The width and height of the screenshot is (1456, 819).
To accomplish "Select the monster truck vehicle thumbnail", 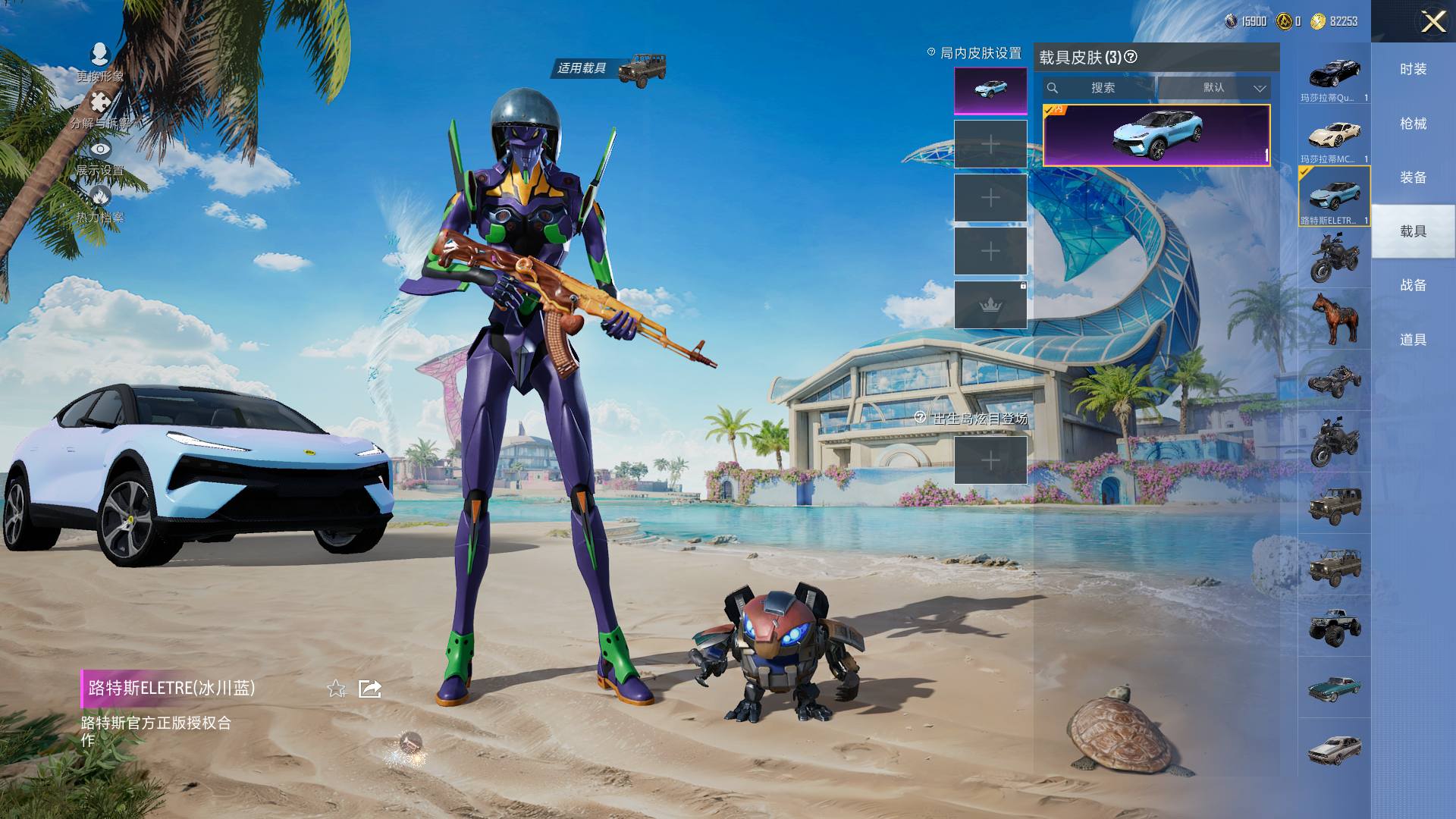I will tap(1334, 626).
